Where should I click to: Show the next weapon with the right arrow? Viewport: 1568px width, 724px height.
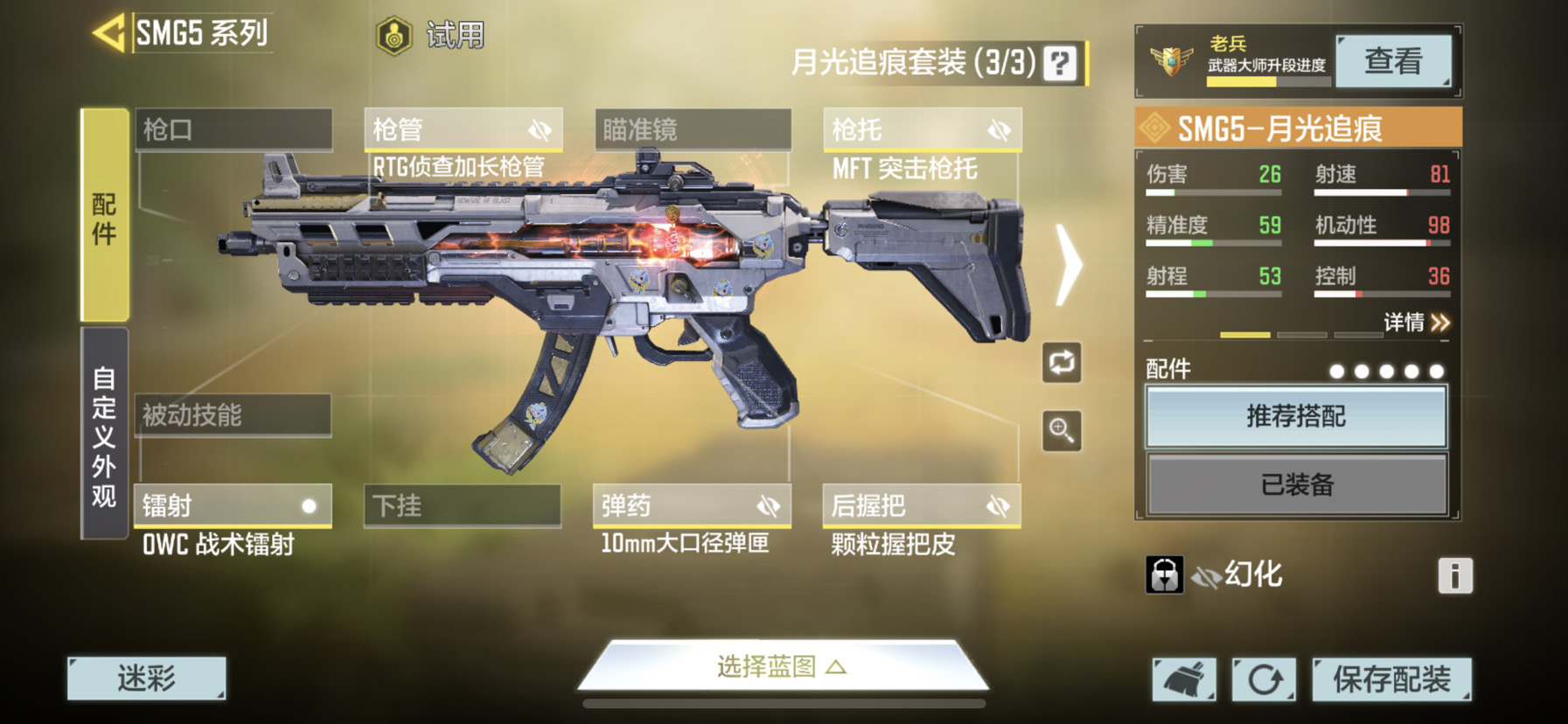tap(1069, 266)
